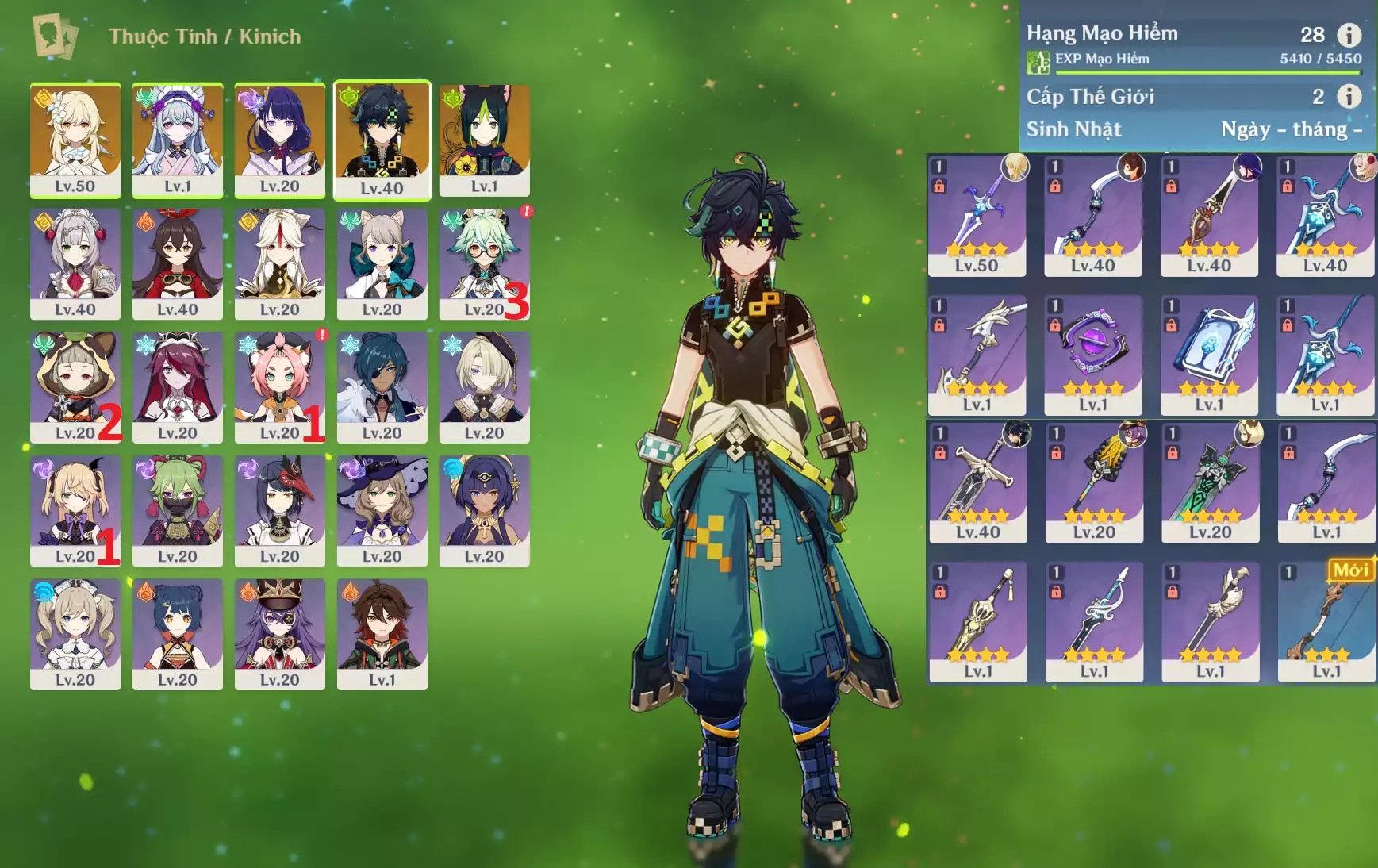Select Lumine's Lv.50 character portrait

pos(75,140)
